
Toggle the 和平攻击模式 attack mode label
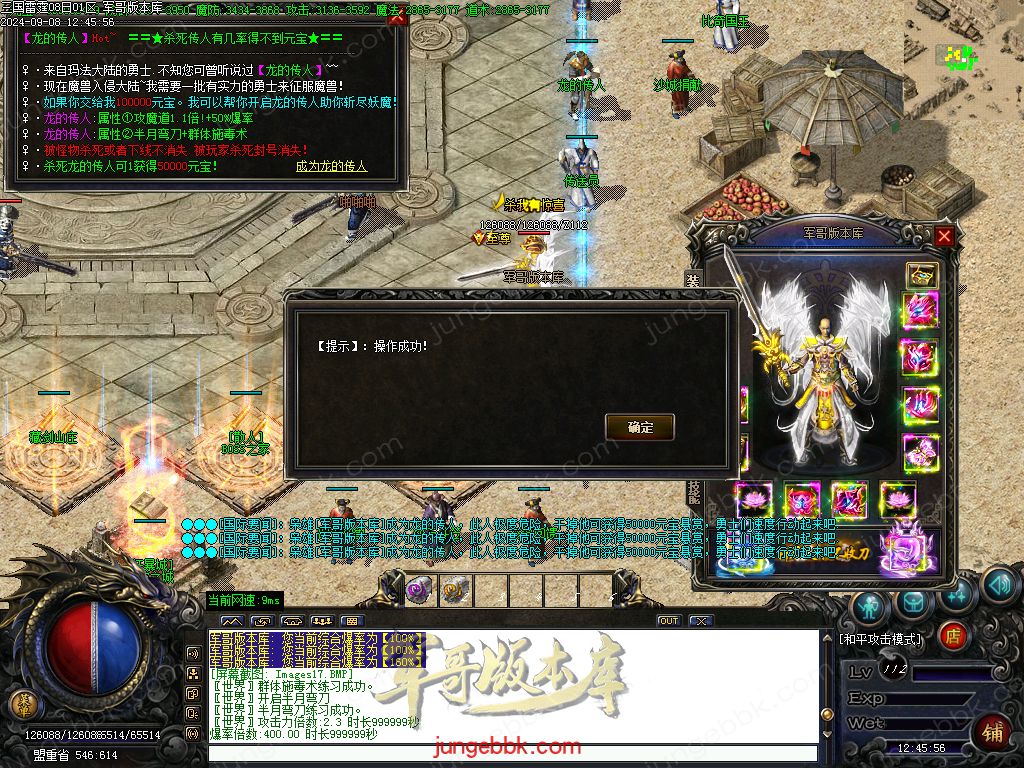[x=881, y=638]
